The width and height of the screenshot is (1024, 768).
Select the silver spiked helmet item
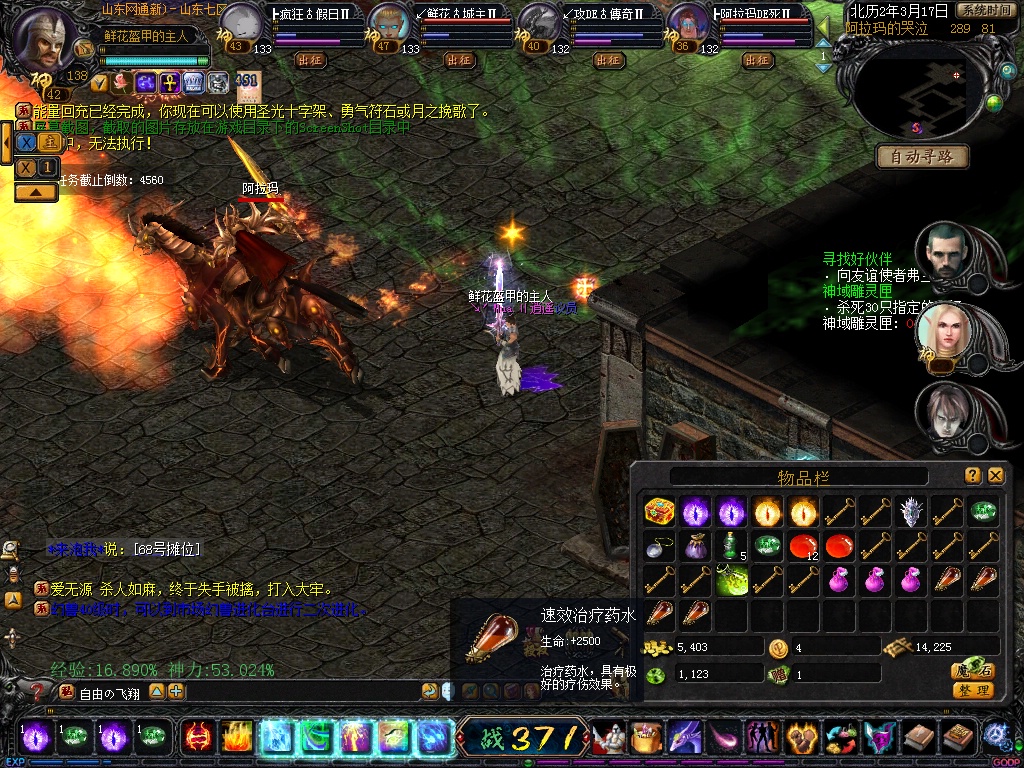(911, 512)
